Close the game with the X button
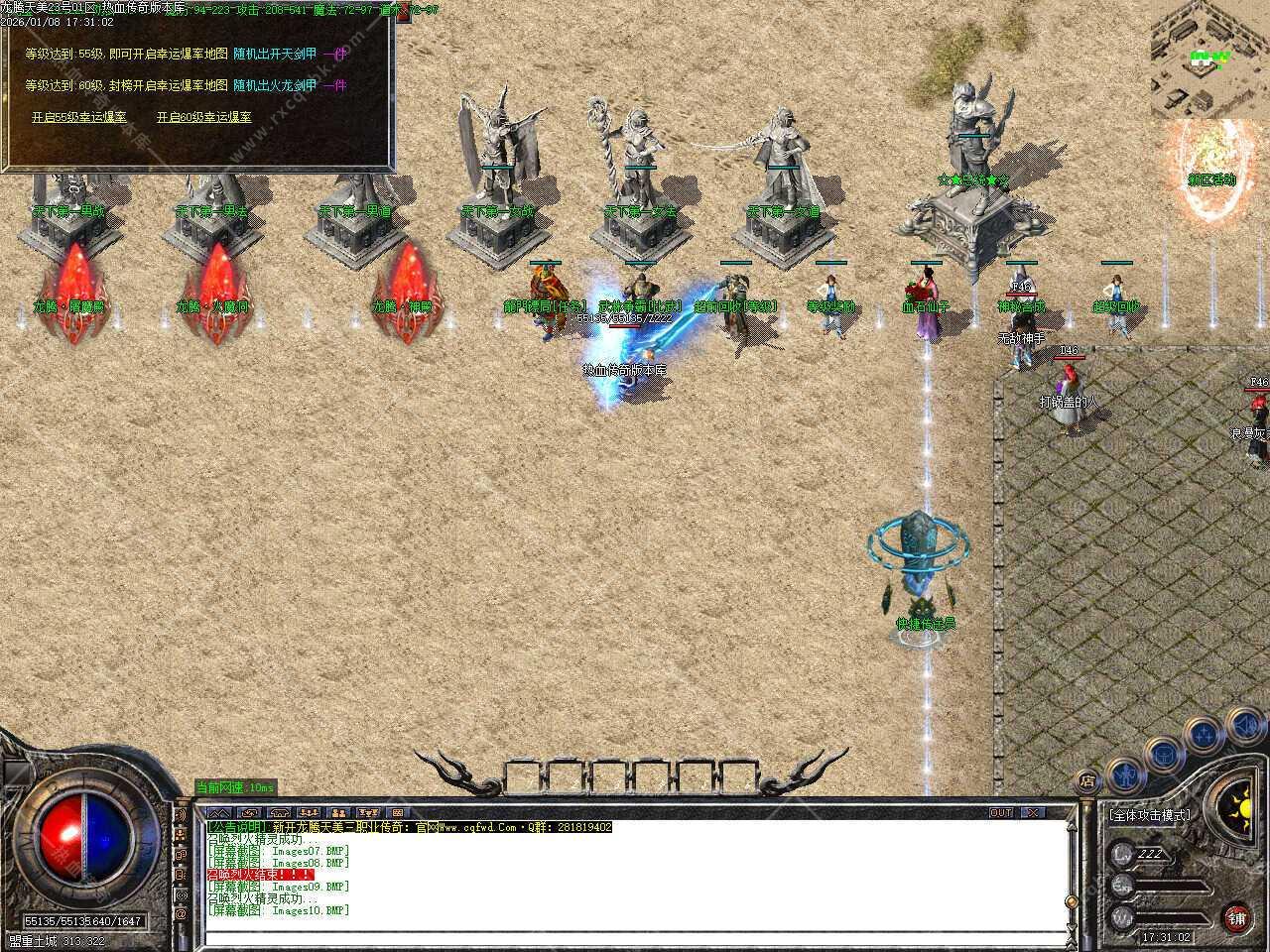1270x952 pixels. (x=1034, y=812)
